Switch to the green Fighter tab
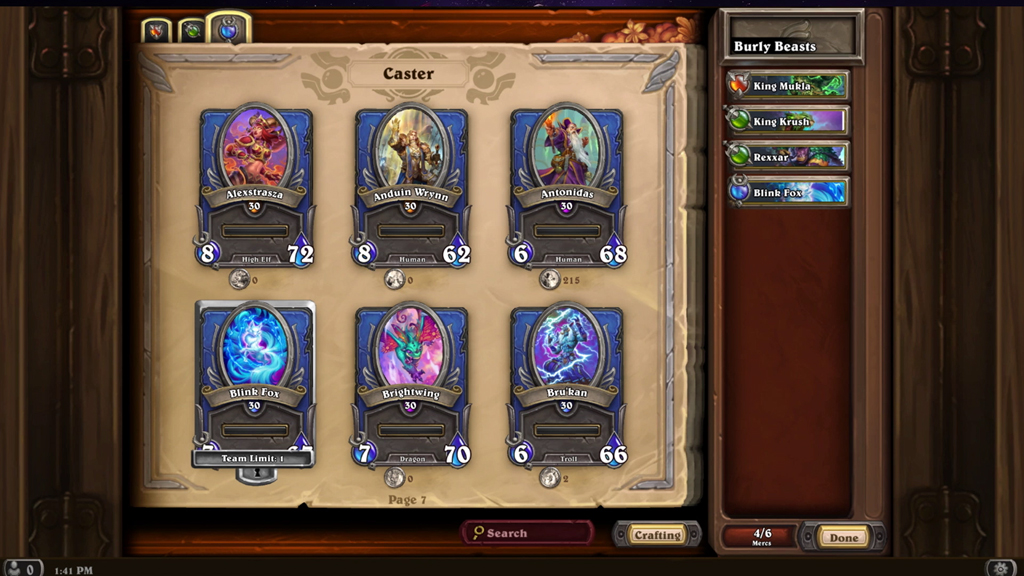The height and width of the screenshot is (576, 1024). 191,31
